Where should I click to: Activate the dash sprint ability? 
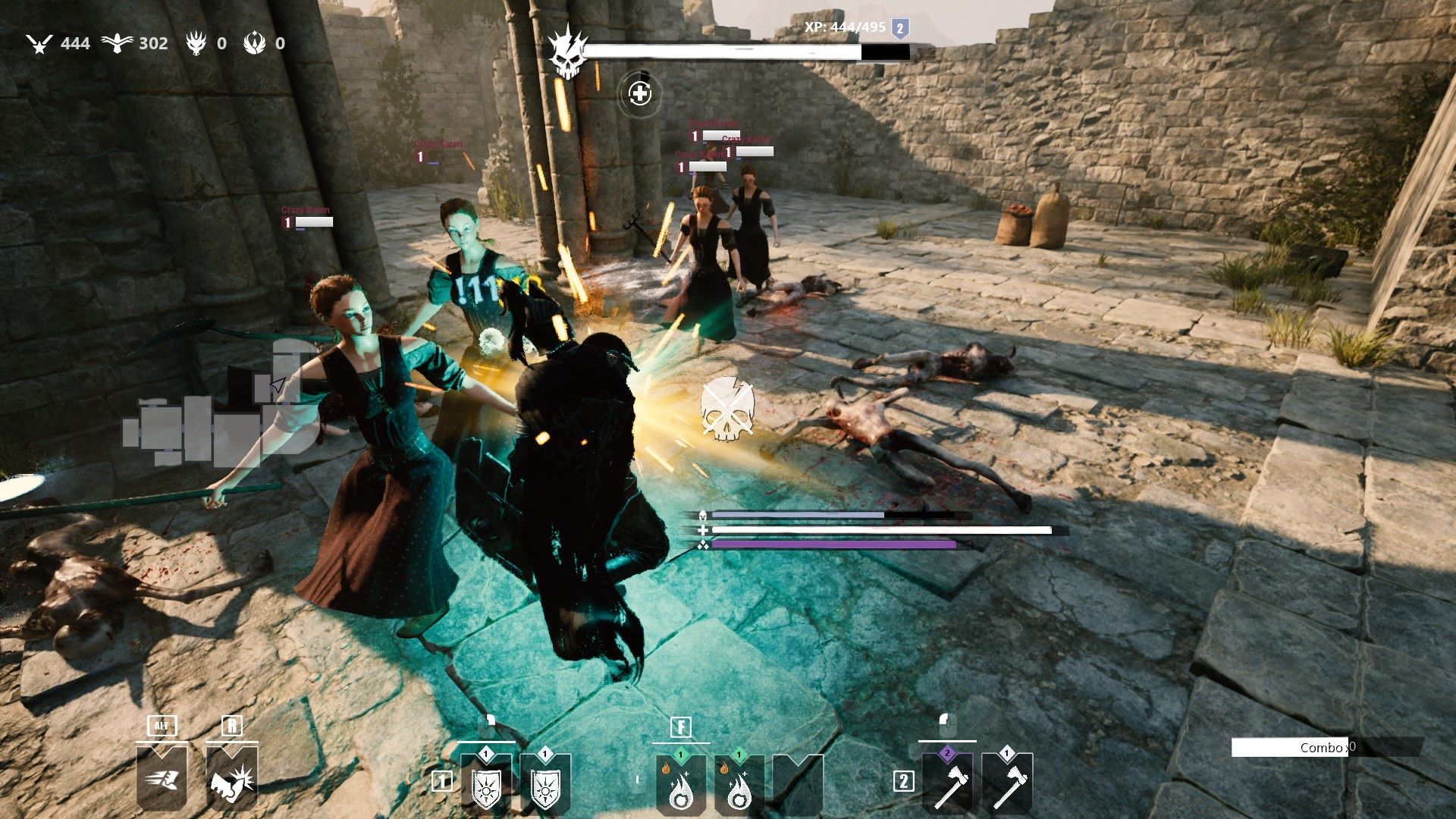(162, 778)
